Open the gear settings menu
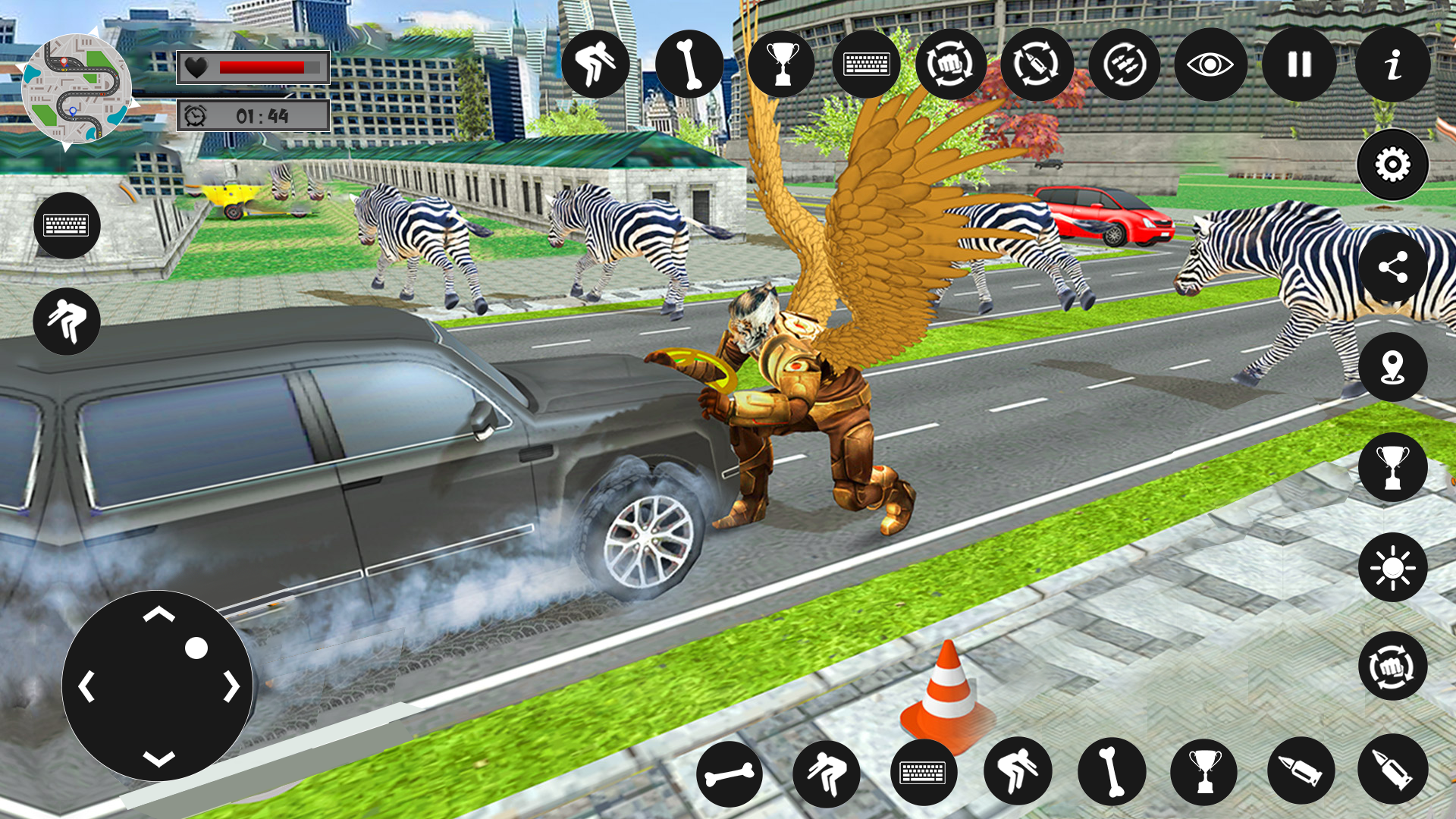Viewport: 1456px width, 819px height. (x=1392, y=165)
